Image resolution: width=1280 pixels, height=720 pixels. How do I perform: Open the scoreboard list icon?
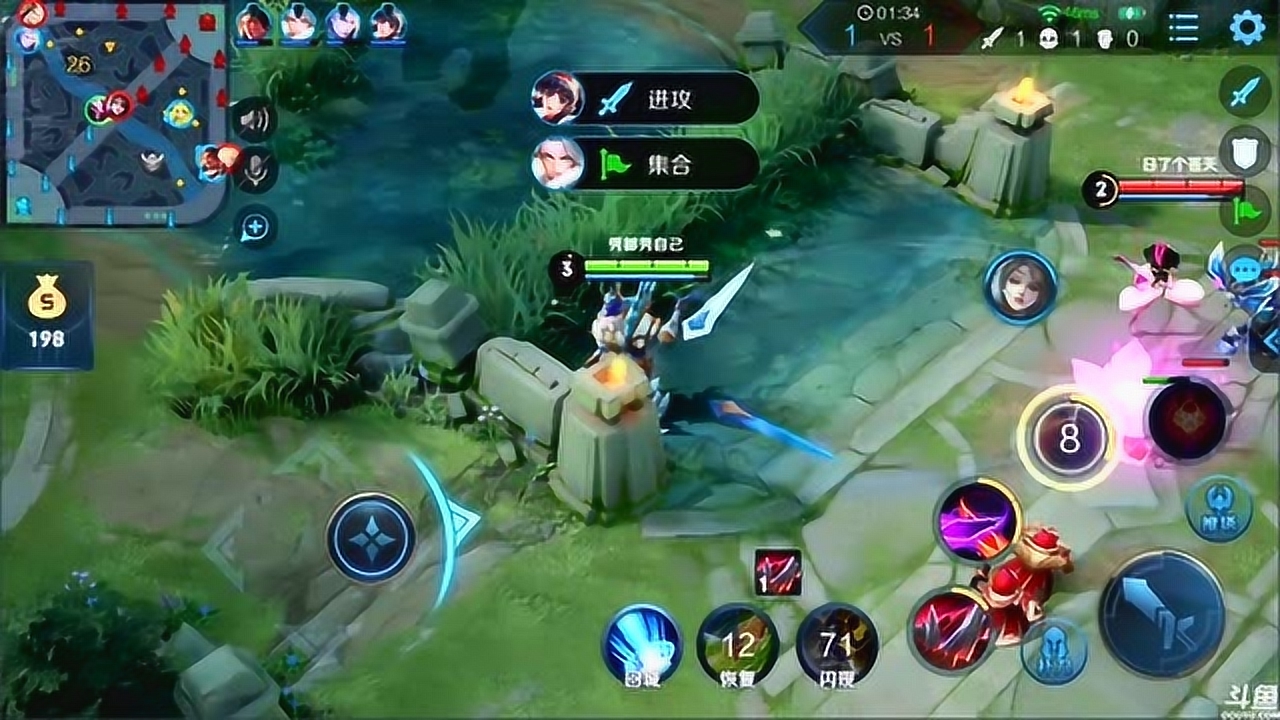(x=1183, y=28)
